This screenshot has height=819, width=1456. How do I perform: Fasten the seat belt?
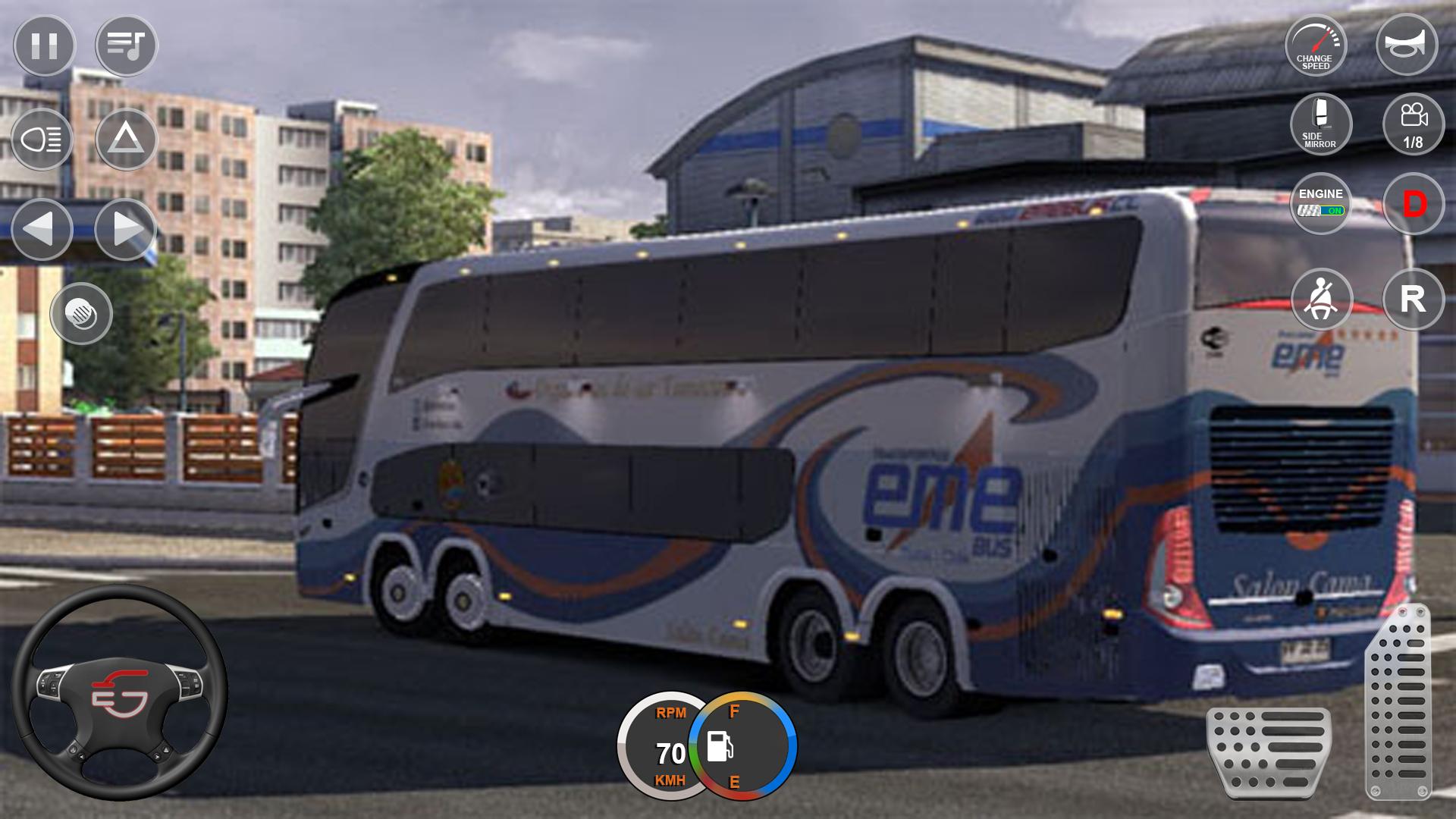click(x=1321, y=300)
